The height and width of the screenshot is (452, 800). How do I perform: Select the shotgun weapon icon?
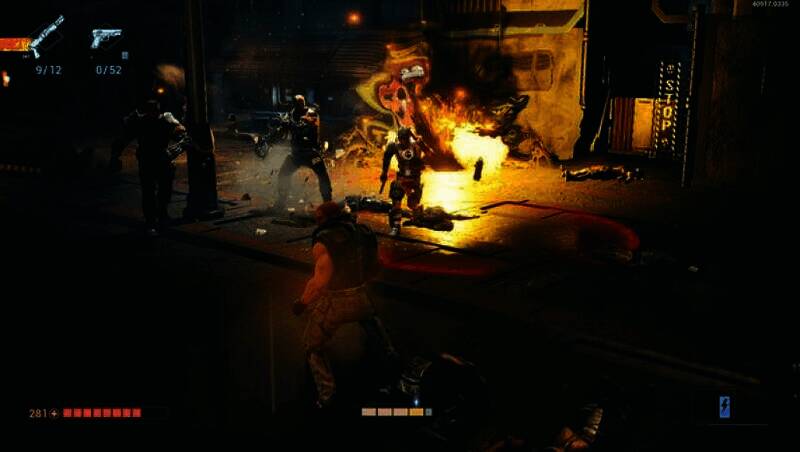click(46, 36)
